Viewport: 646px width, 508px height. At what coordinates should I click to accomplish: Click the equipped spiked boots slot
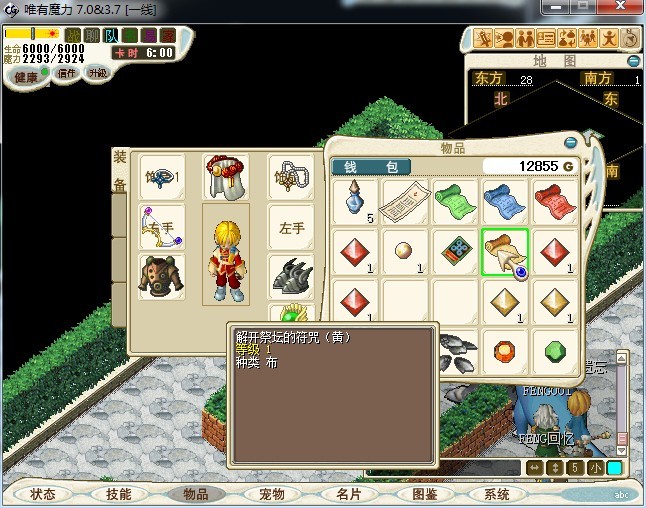pos(291,276)
